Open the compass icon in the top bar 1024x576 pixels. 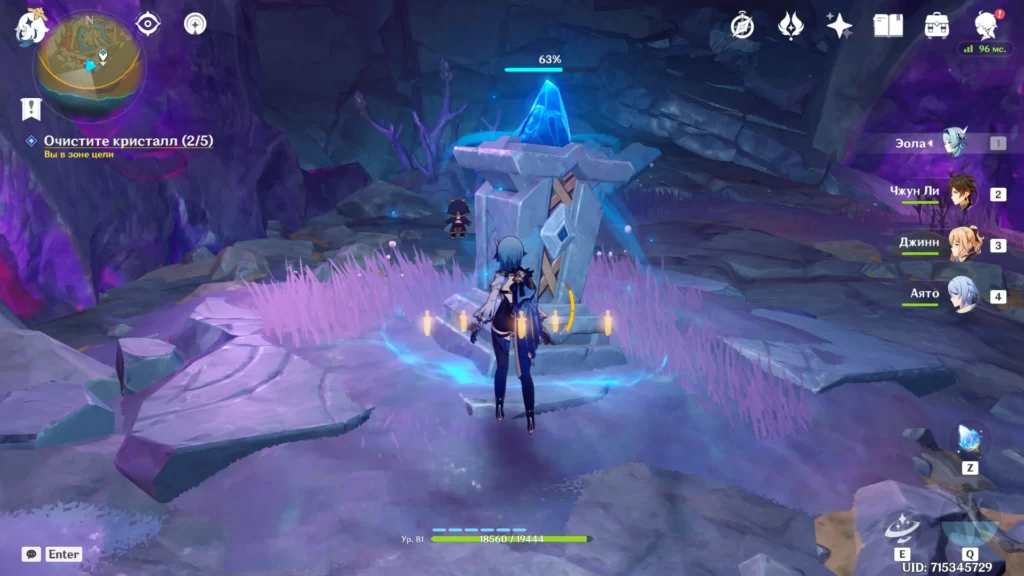pyautogui.click(x=742, y=26)
